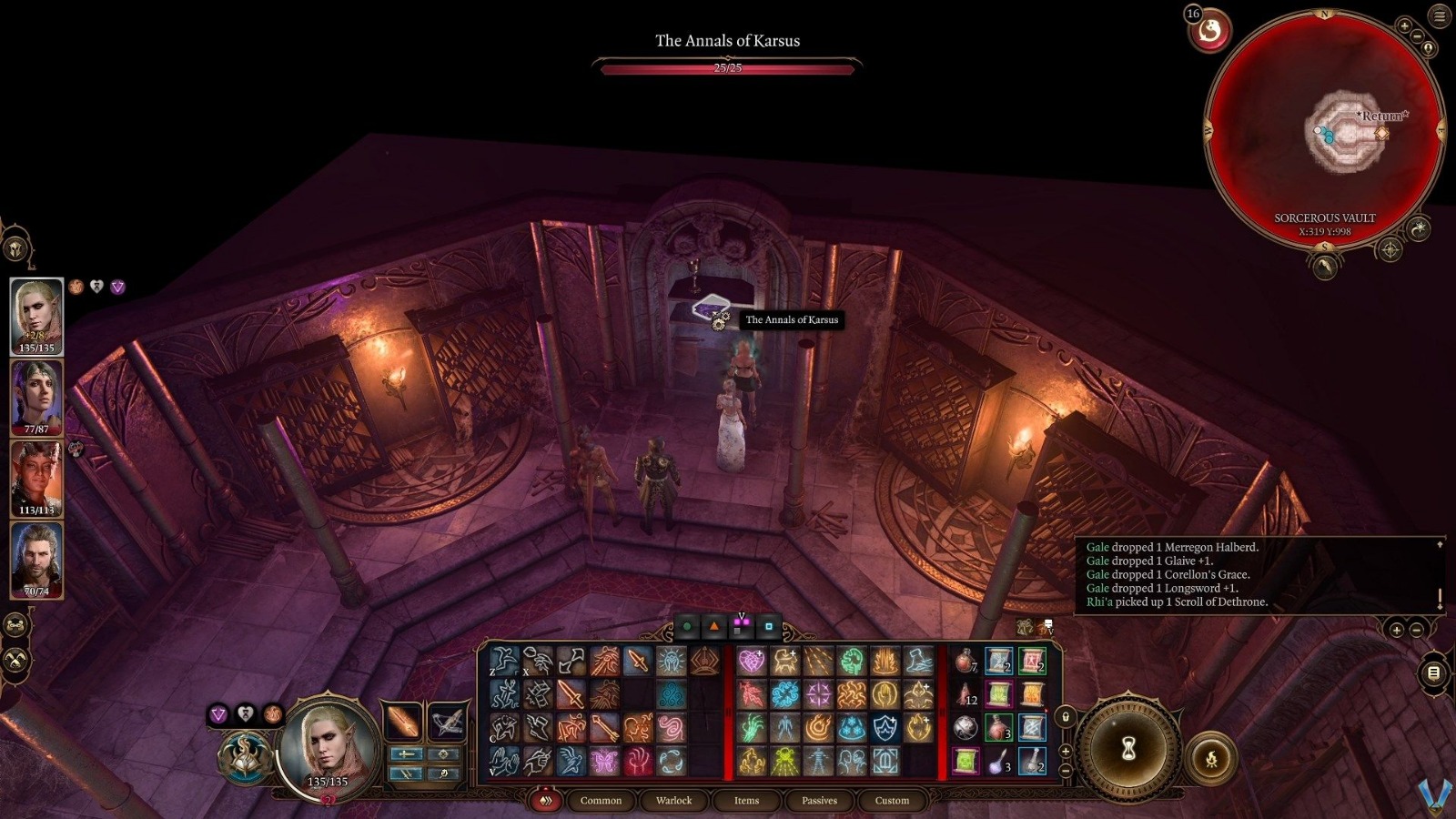
Task: Select the winged boots spell icon
Action: [536, 725]
